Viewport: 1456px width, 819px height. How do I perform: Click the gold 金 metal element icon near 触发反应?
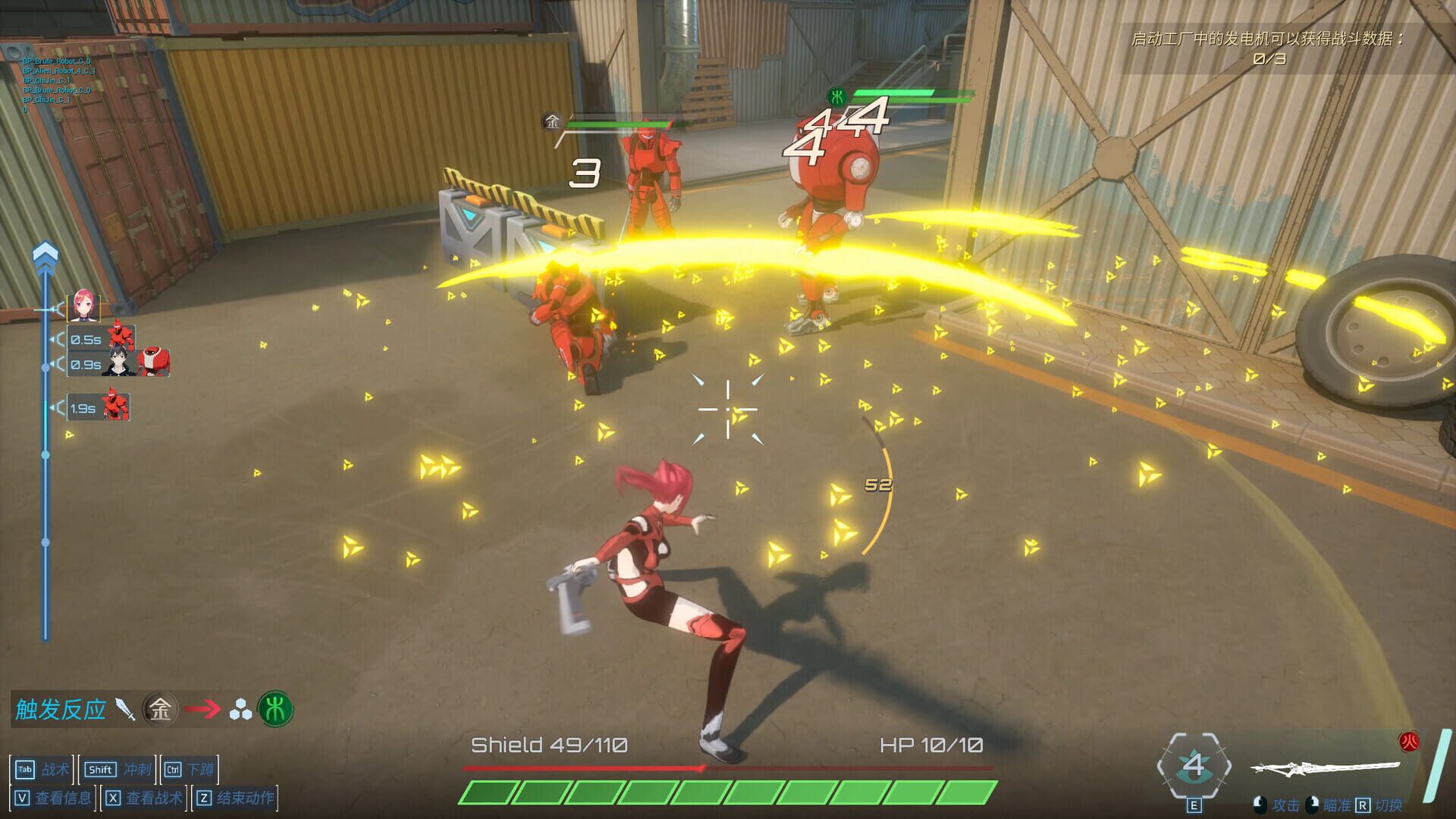160,709
